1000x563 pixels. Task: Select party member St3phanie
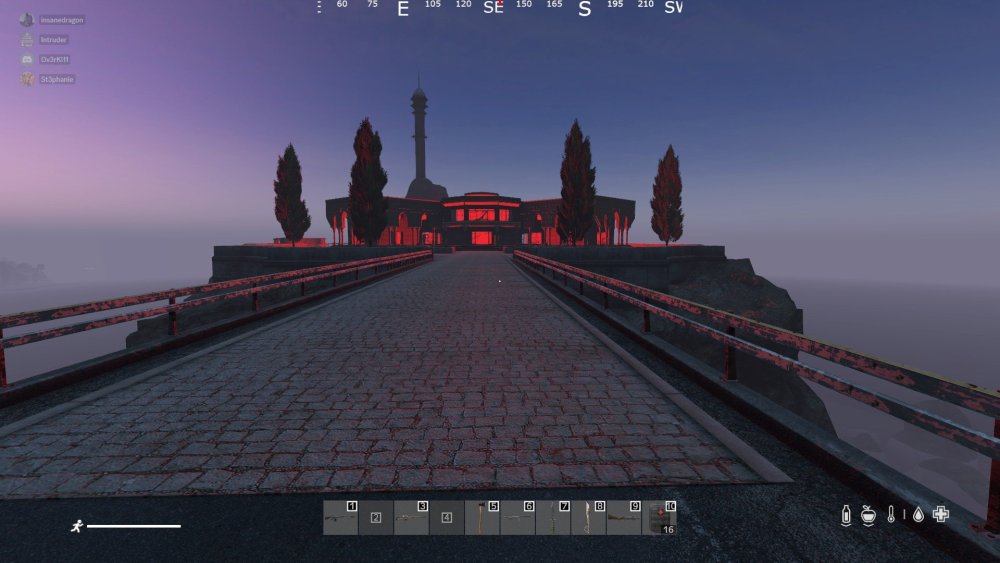(x=57, y=79)
